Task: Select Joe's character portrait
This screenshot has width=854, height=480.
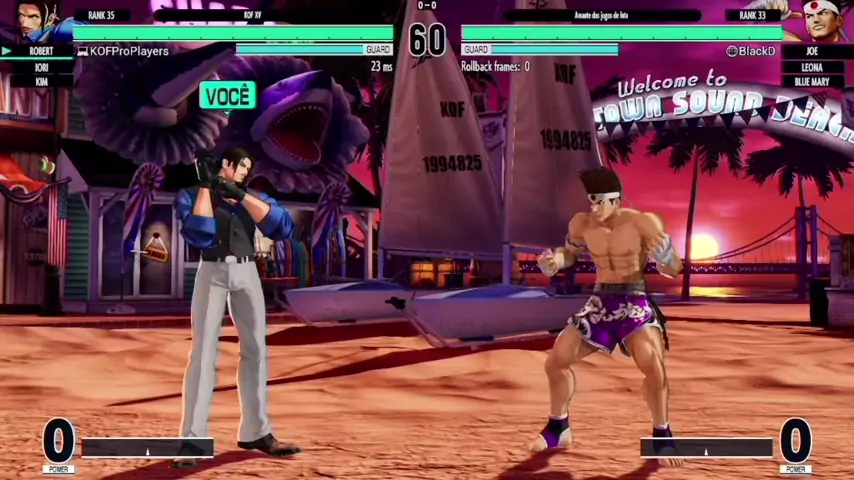Action: click(818, 20)
